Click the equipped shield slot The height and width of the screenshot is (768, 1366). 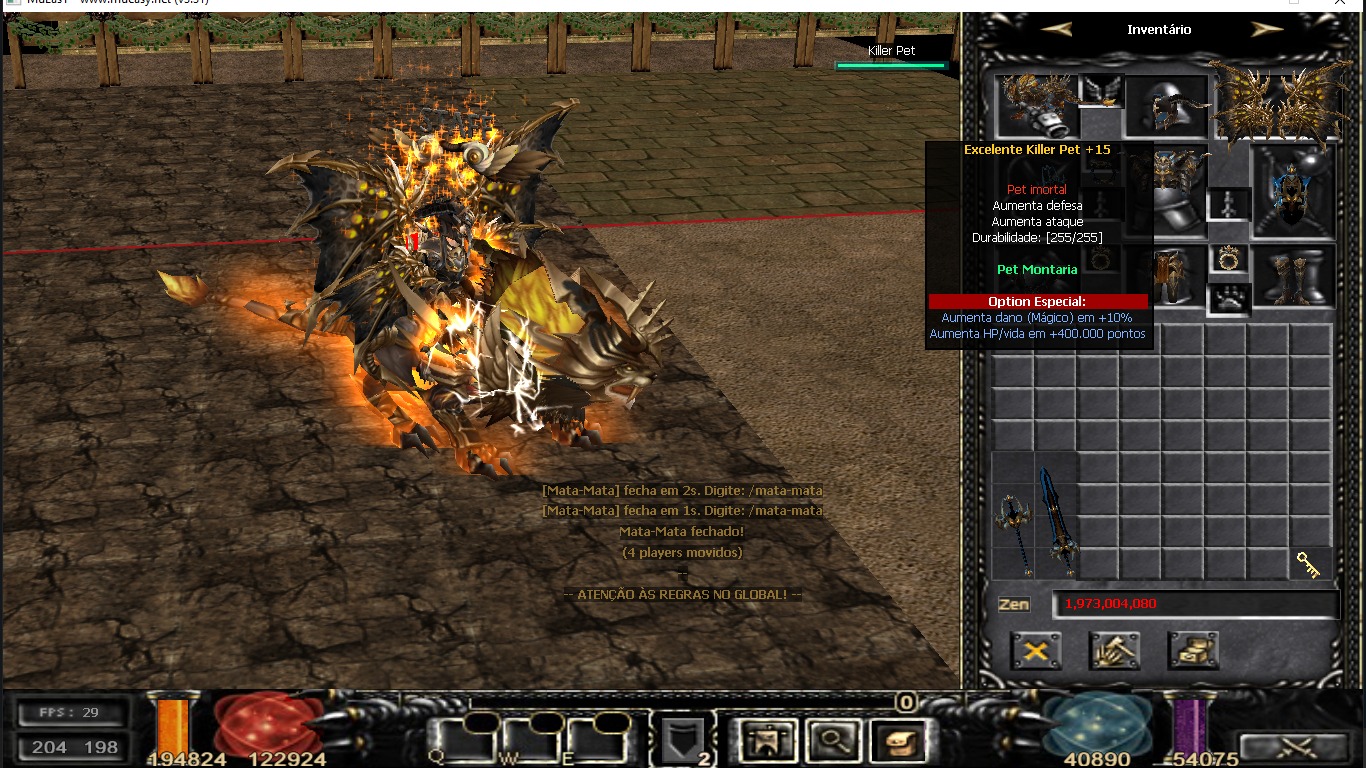point(1293,190)
